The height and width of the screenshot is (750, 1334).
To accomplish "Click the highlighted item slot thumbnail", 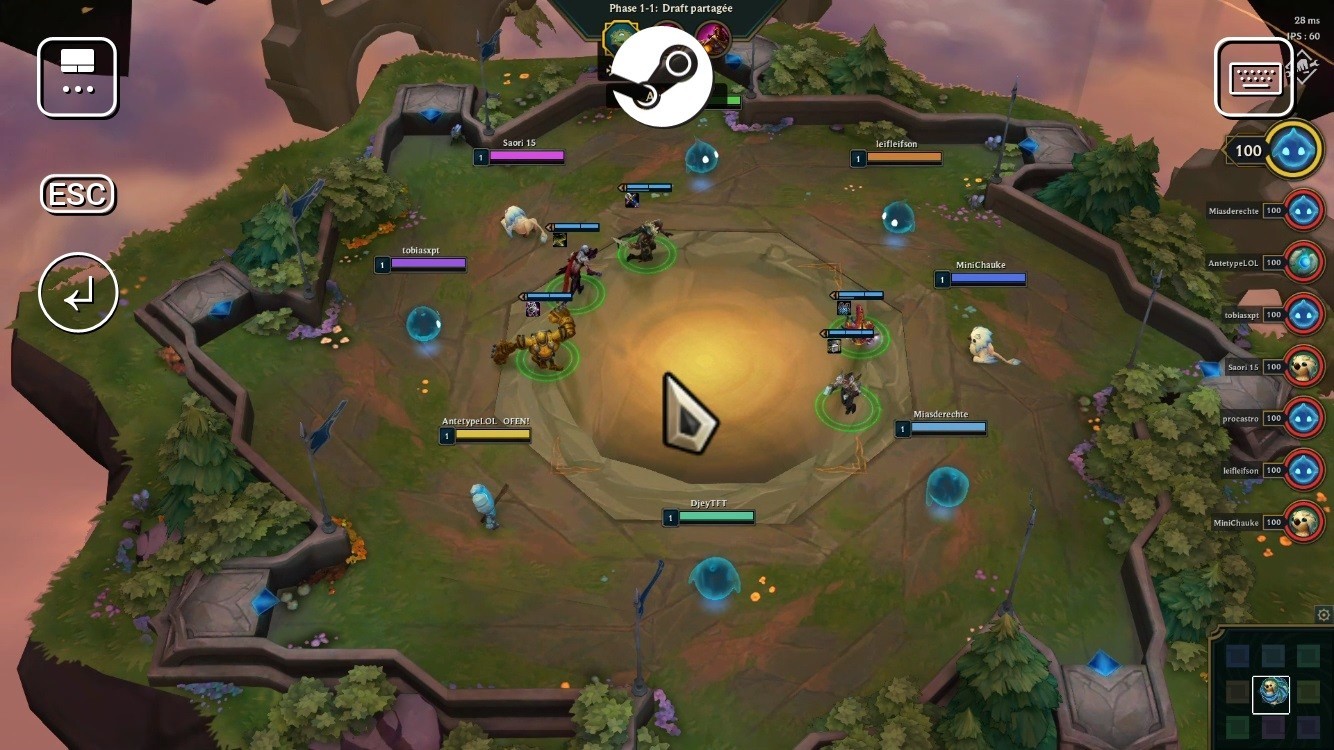I will pos(1271,694).
